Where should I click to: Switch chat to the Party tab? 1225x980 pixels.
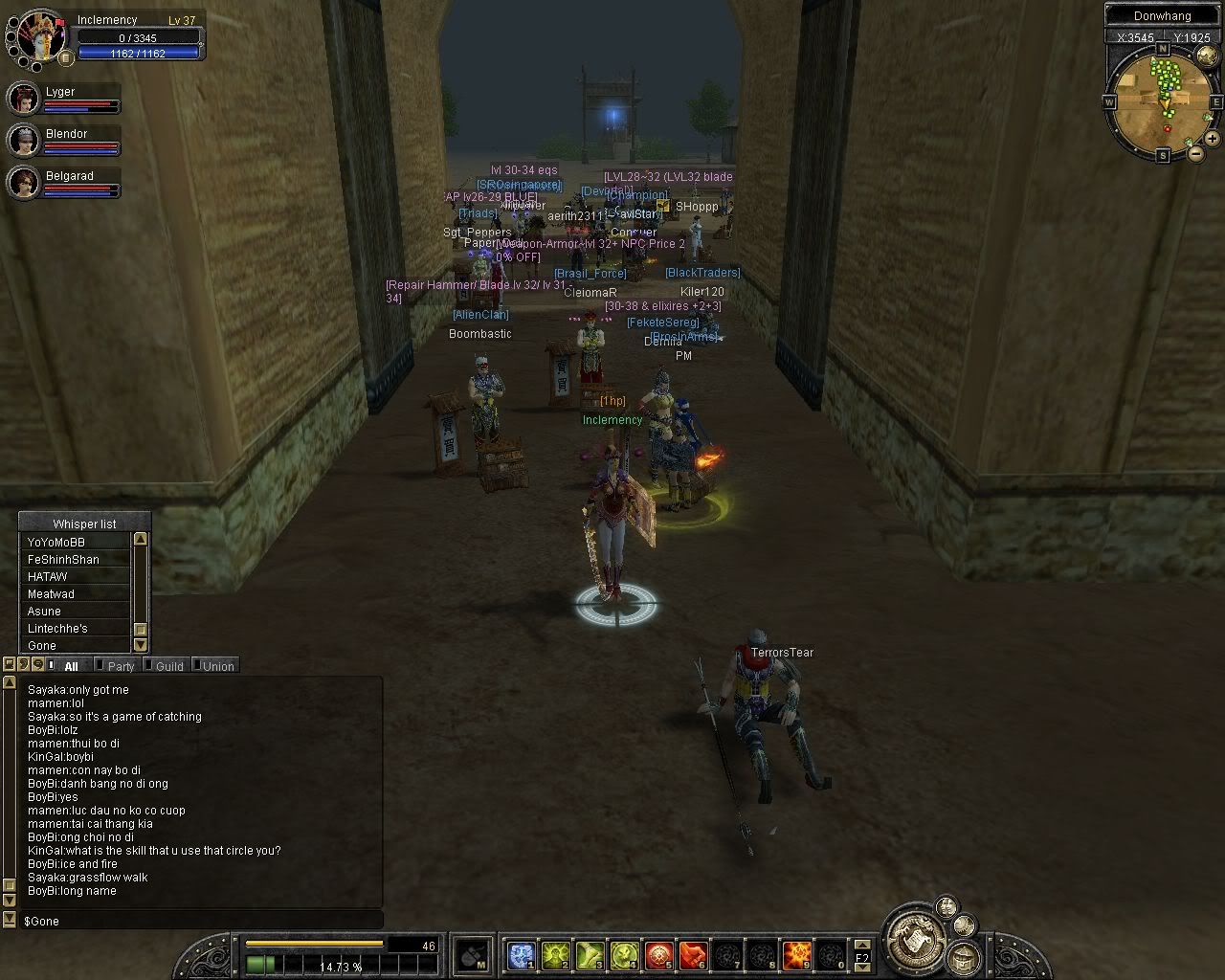point(121,666)
